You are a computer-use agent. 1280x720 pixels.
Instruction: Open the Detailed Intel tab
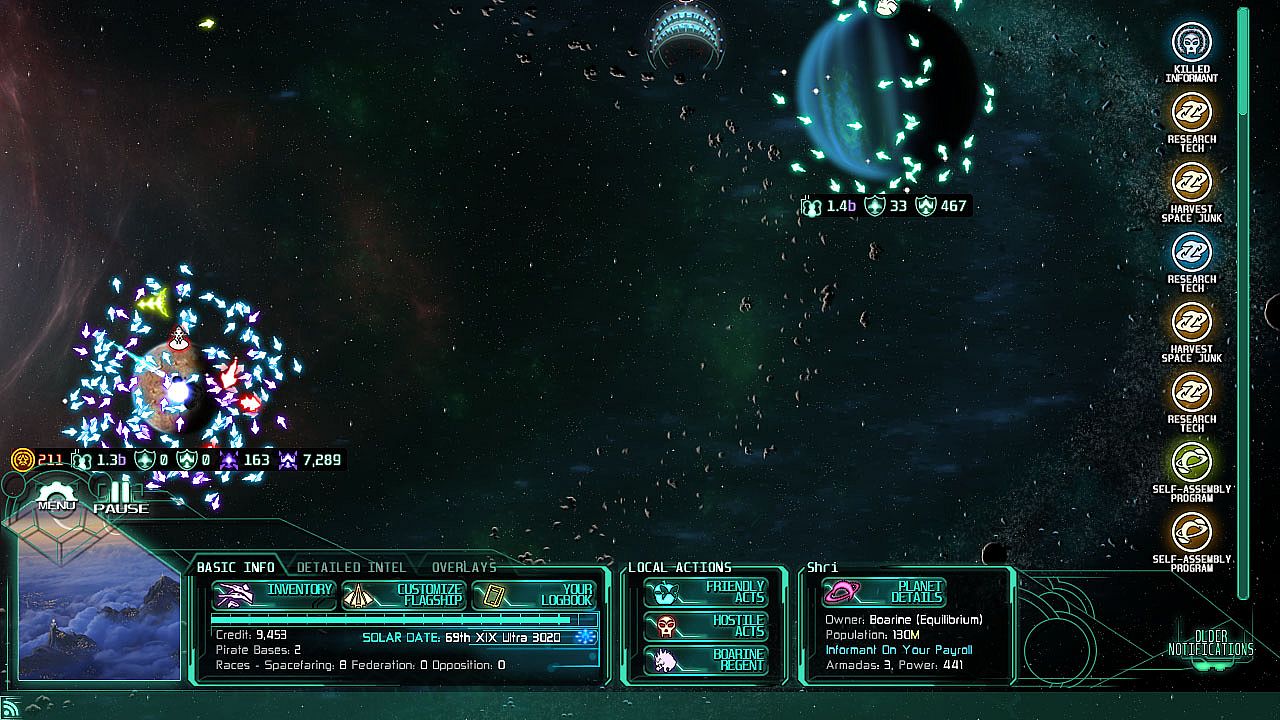351,567
